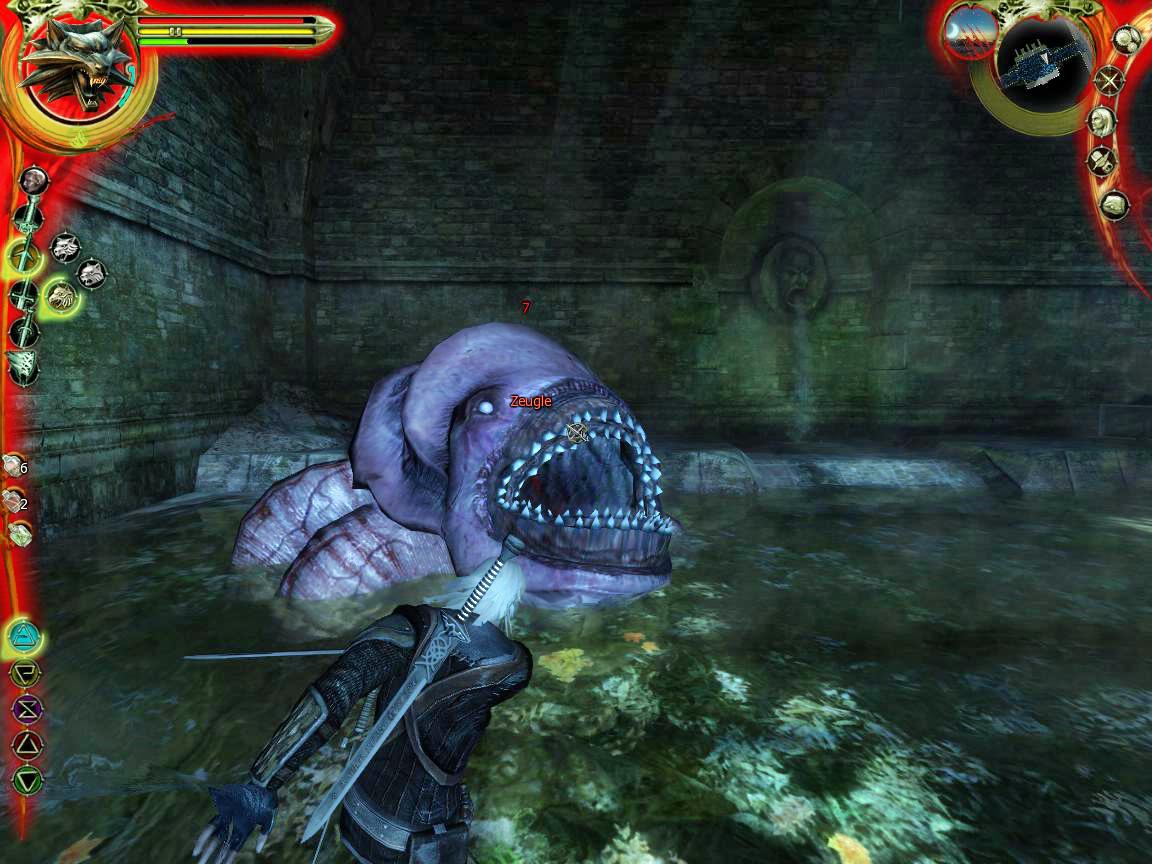
Task: Click the highlighted sword weapon slot
Action: 24,257
